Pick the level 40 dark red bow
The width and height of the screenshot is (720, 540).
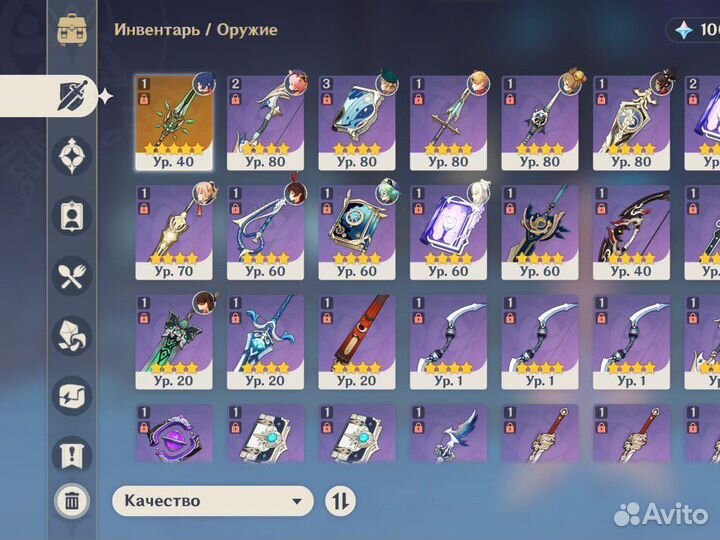point(631,229)
